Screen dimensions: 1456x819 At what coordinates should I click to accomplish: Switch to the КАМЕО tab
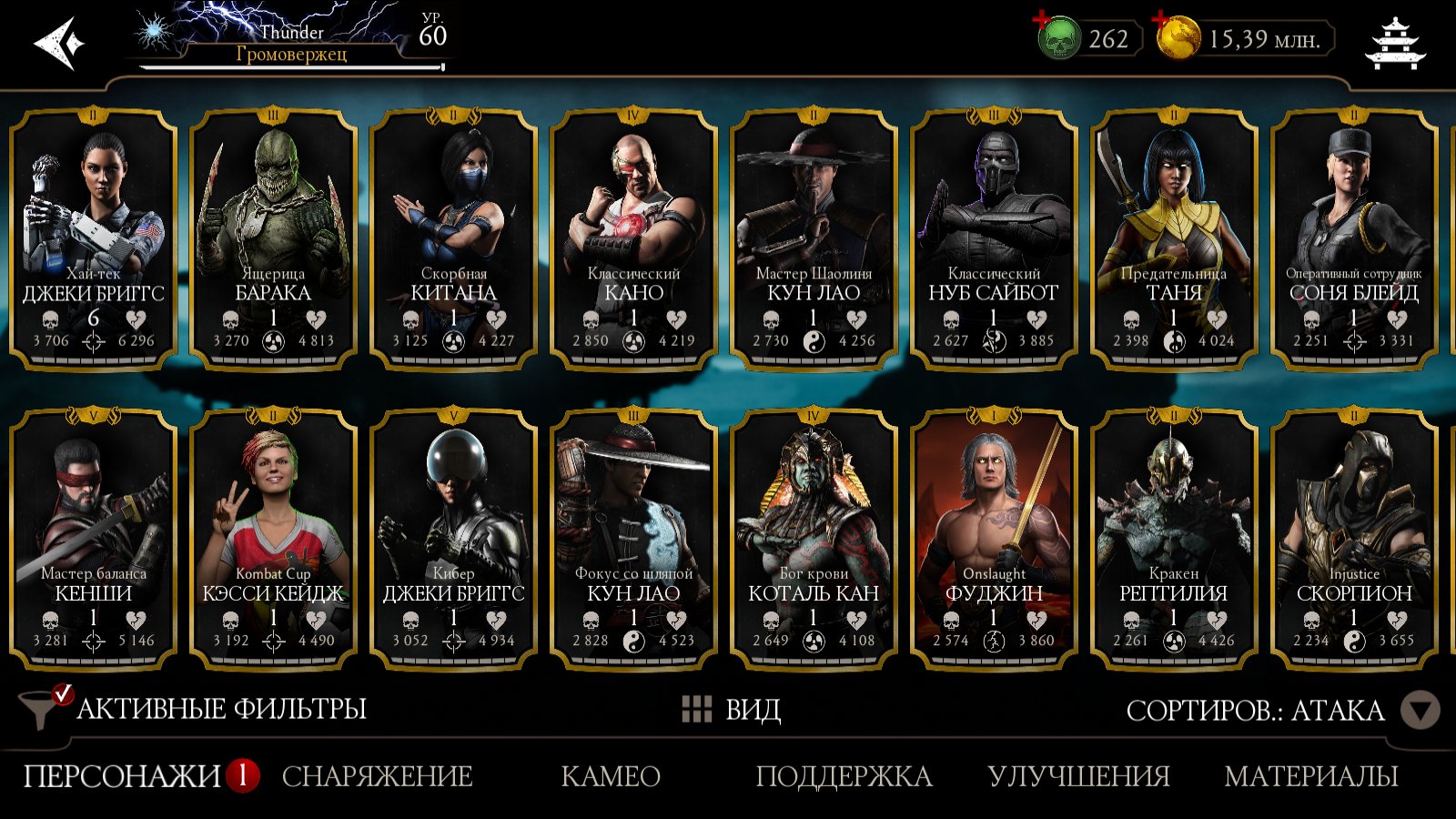click(x=610, y=776)
